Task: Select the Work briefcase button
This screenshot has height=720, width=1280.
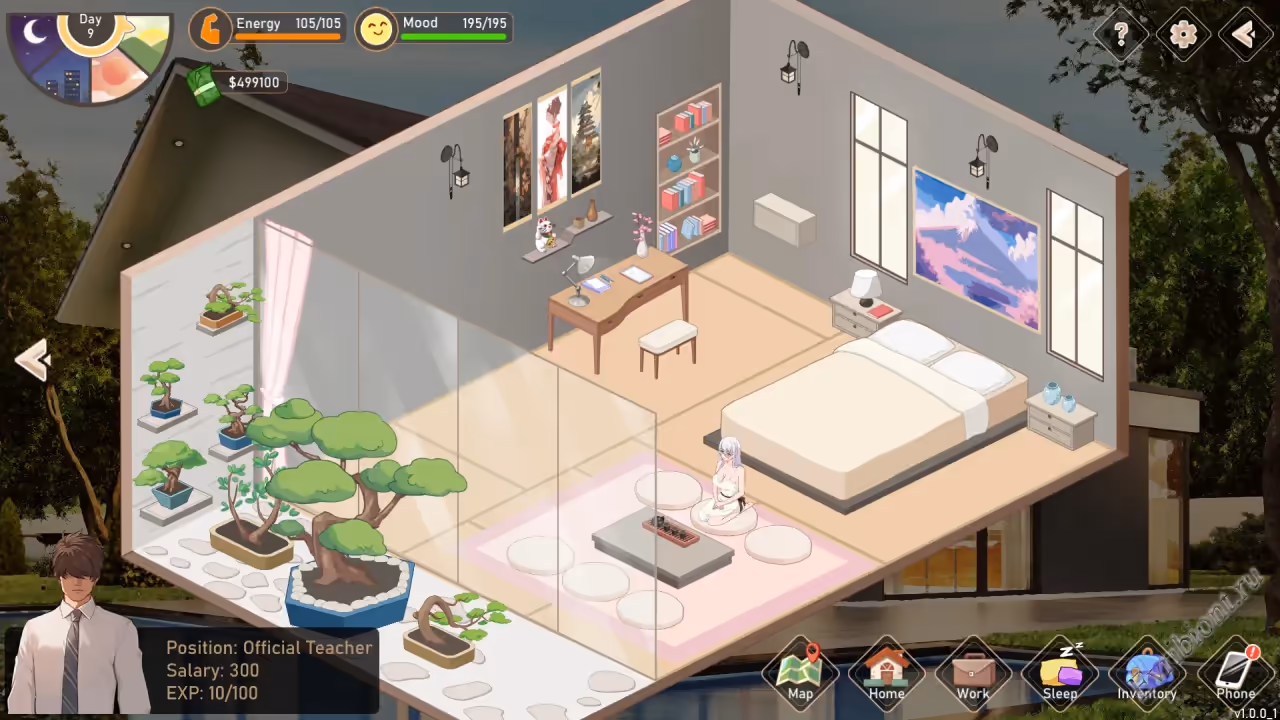Action: point(972,673)
